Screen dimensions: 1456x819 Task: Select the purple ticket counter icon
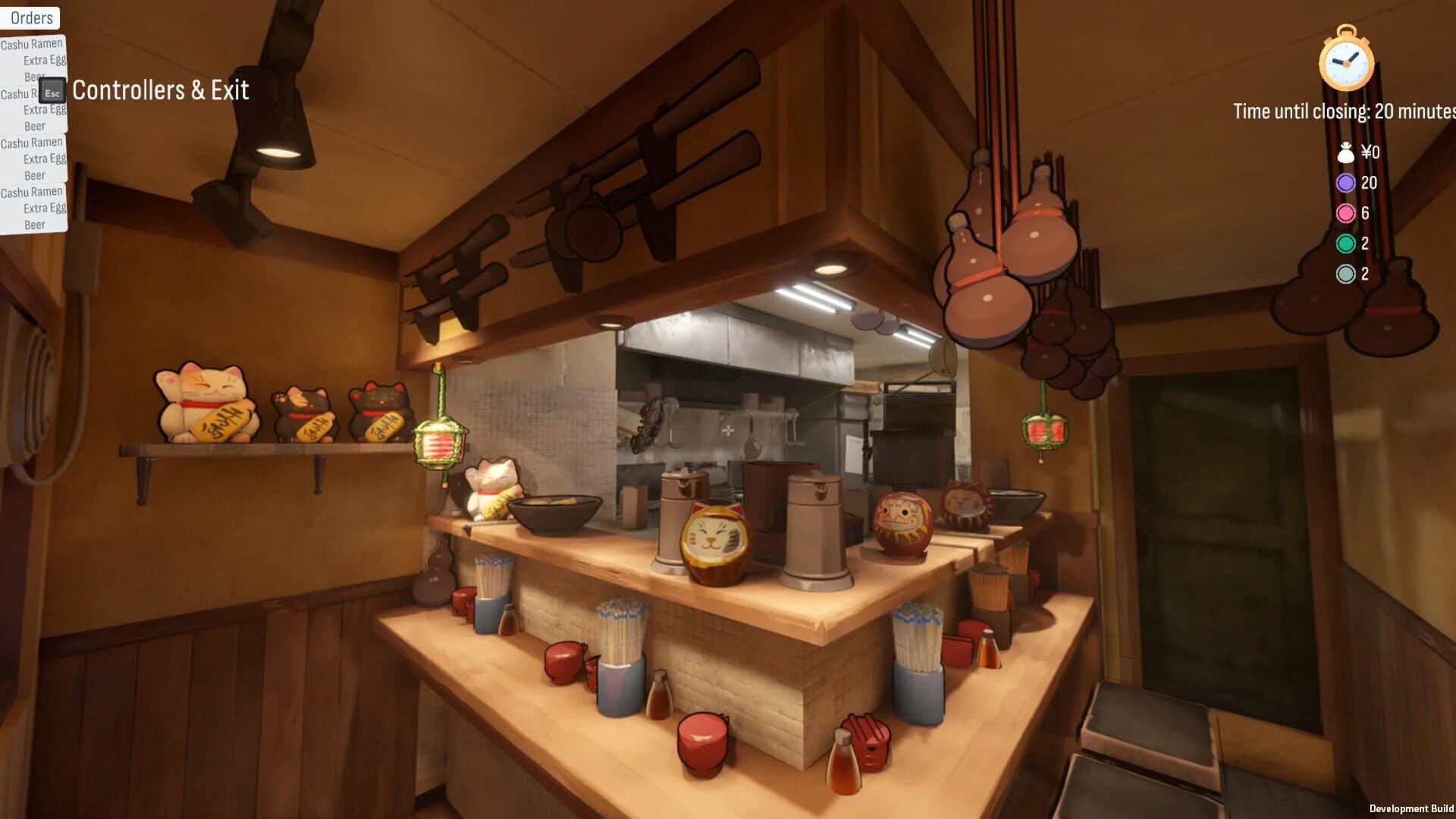pos(1345,183)
